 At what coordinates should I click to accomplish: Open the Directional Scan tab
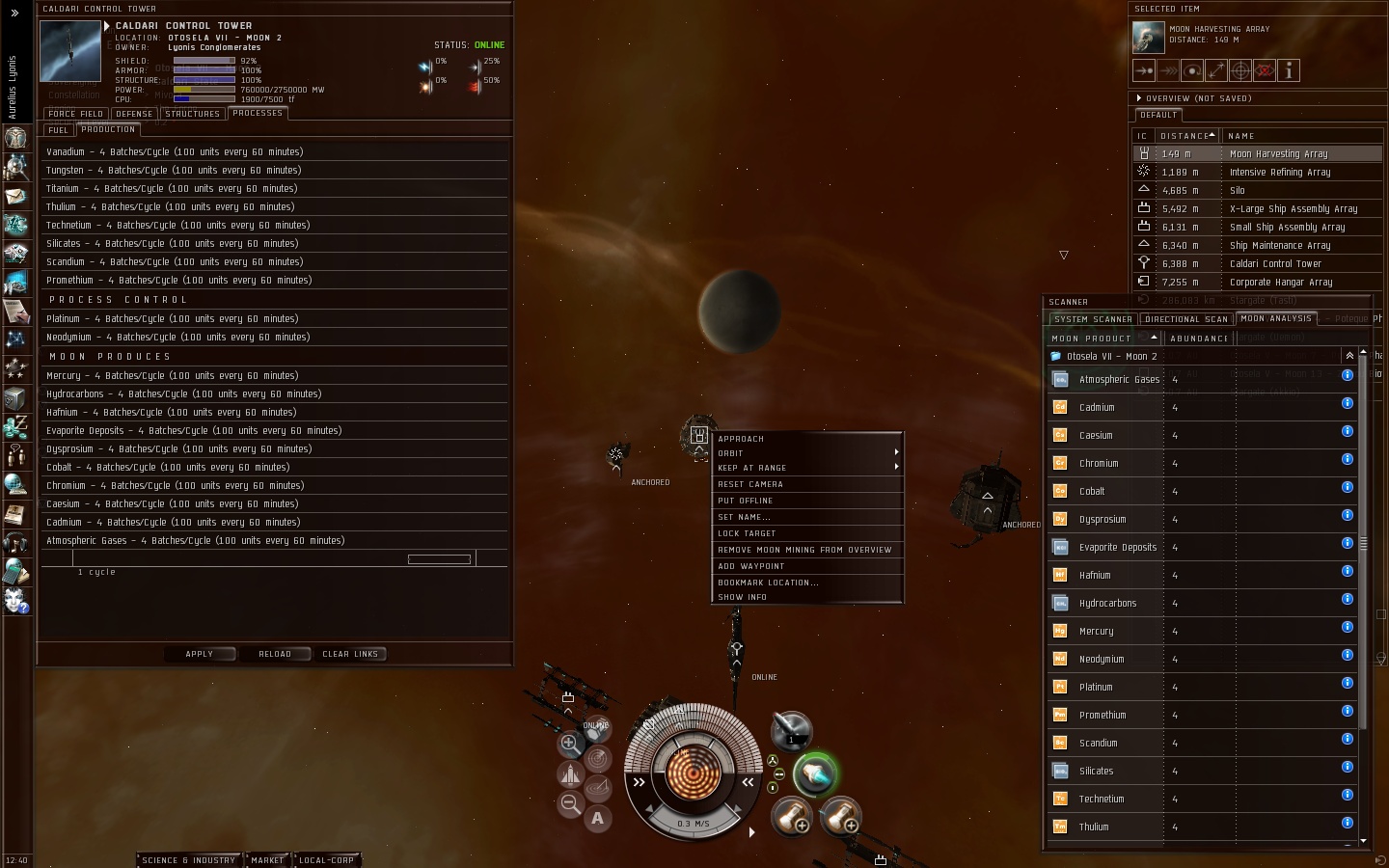pyautogui.click(x=1186, y=319)
